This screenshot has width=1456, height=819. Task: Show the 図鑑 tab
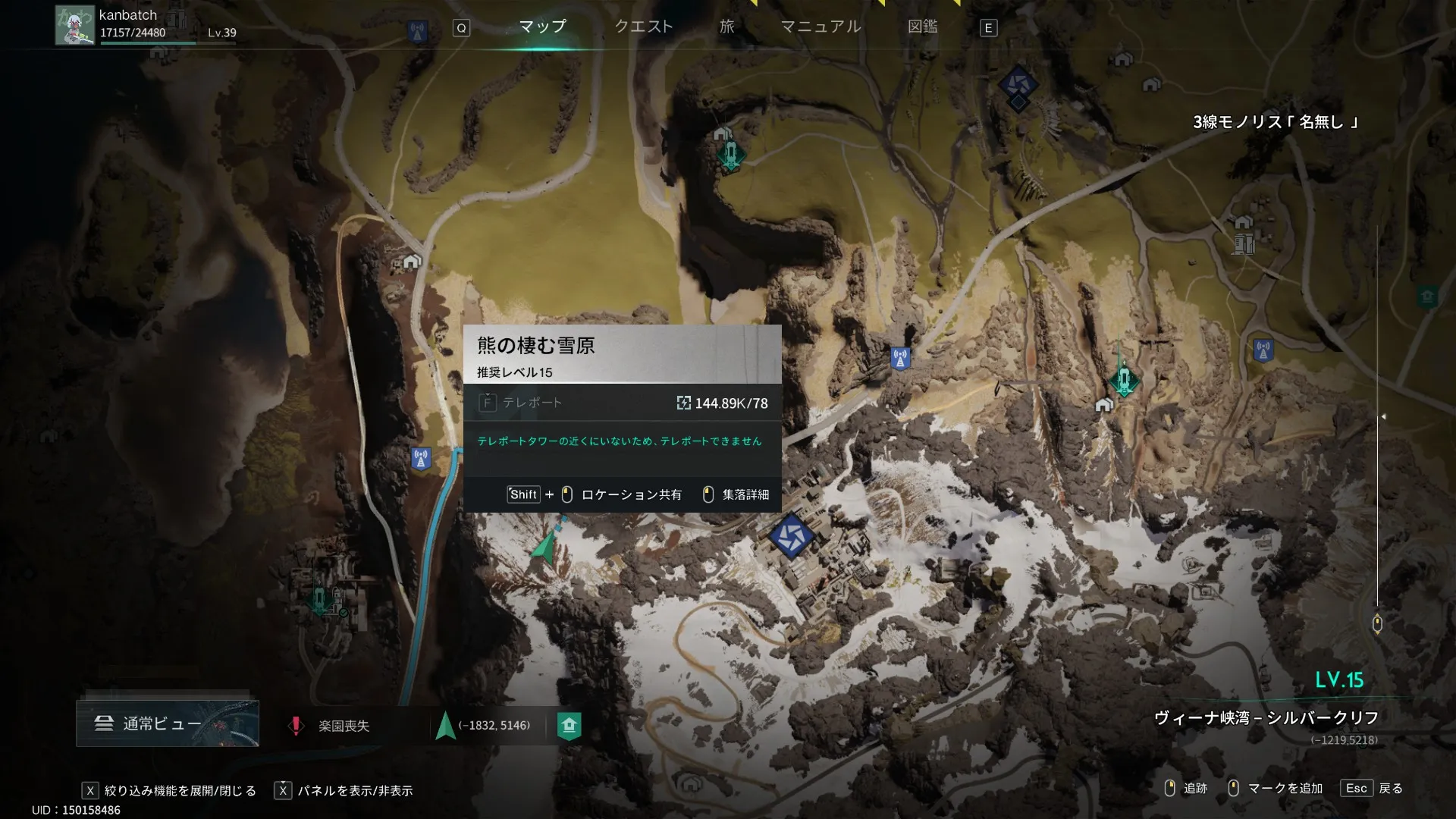point(922,27)
